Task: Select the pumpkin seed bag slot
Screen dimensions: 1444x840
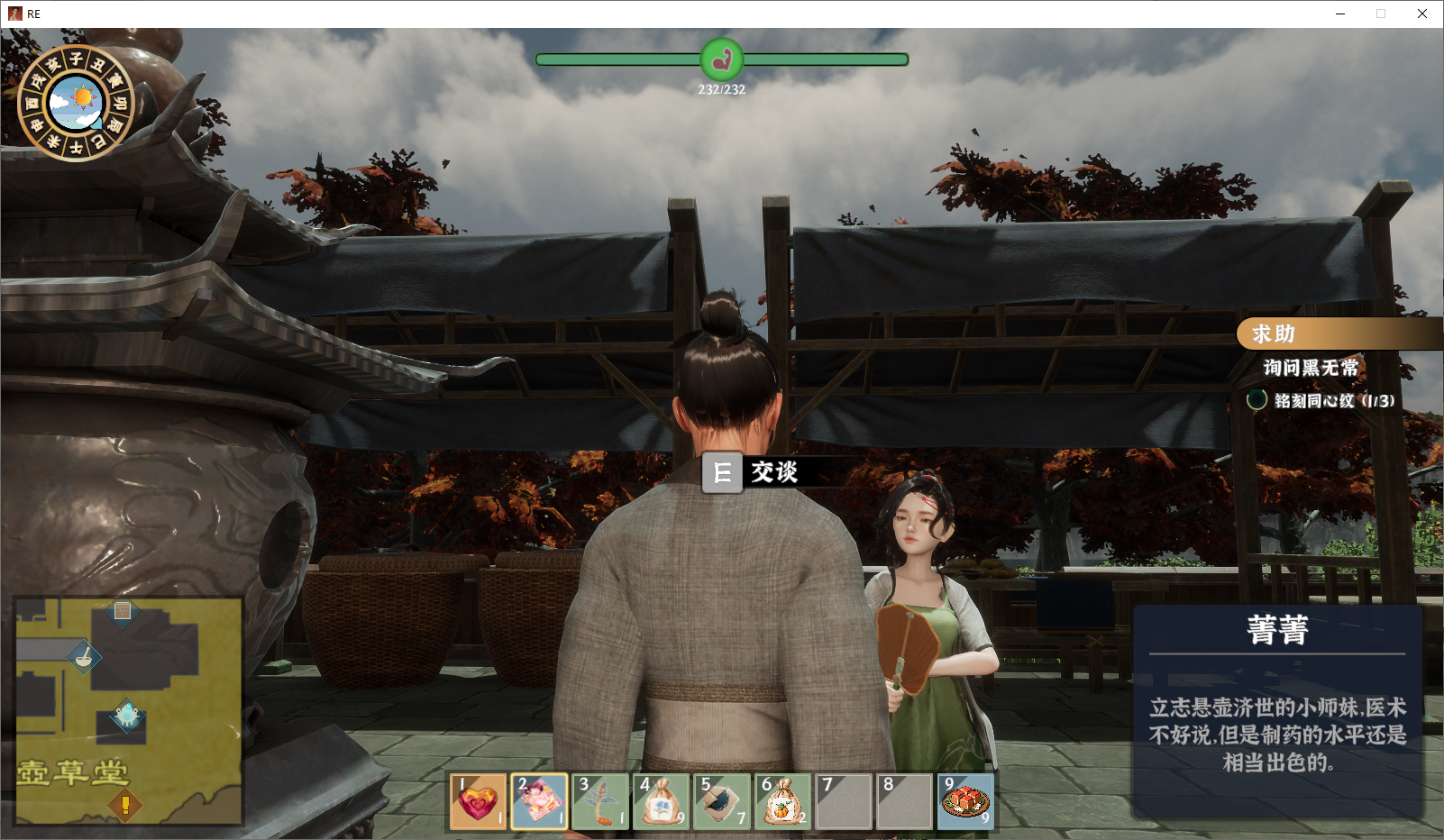Action: [783, 800]
